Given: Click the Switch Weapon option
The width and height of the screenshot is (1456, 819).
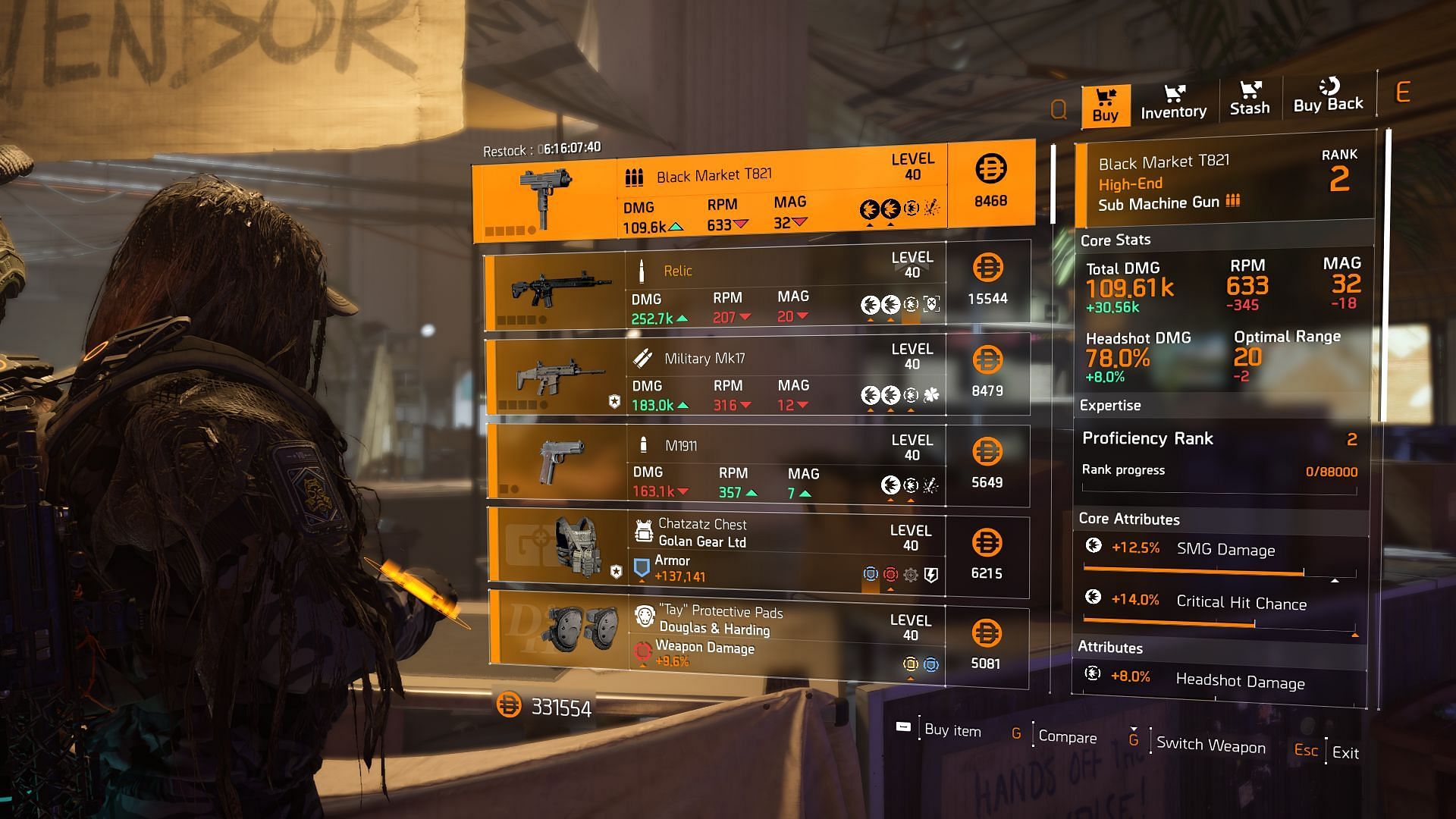Looking at the screenshot, I should [x=1210, y=745].
